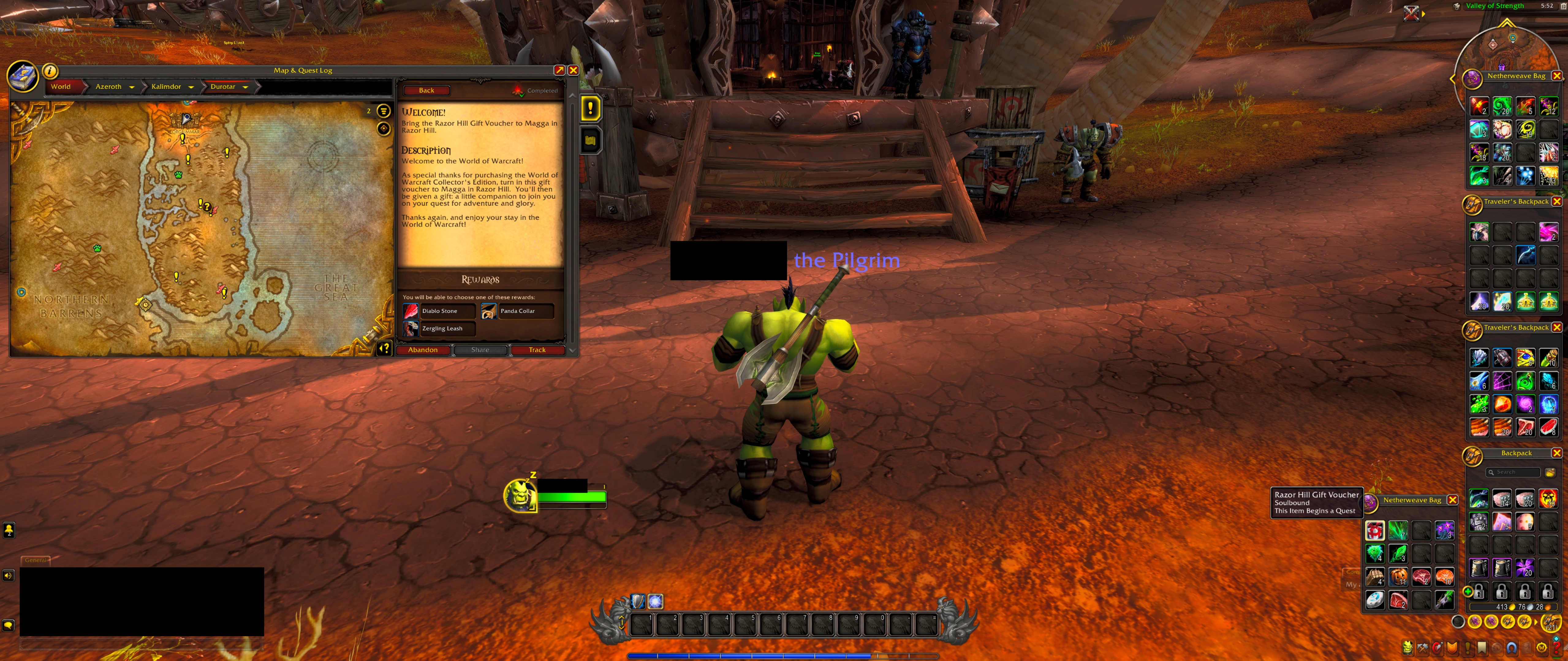Switch map to World view
The image size is (1568, 661).
tap(61, 86)
